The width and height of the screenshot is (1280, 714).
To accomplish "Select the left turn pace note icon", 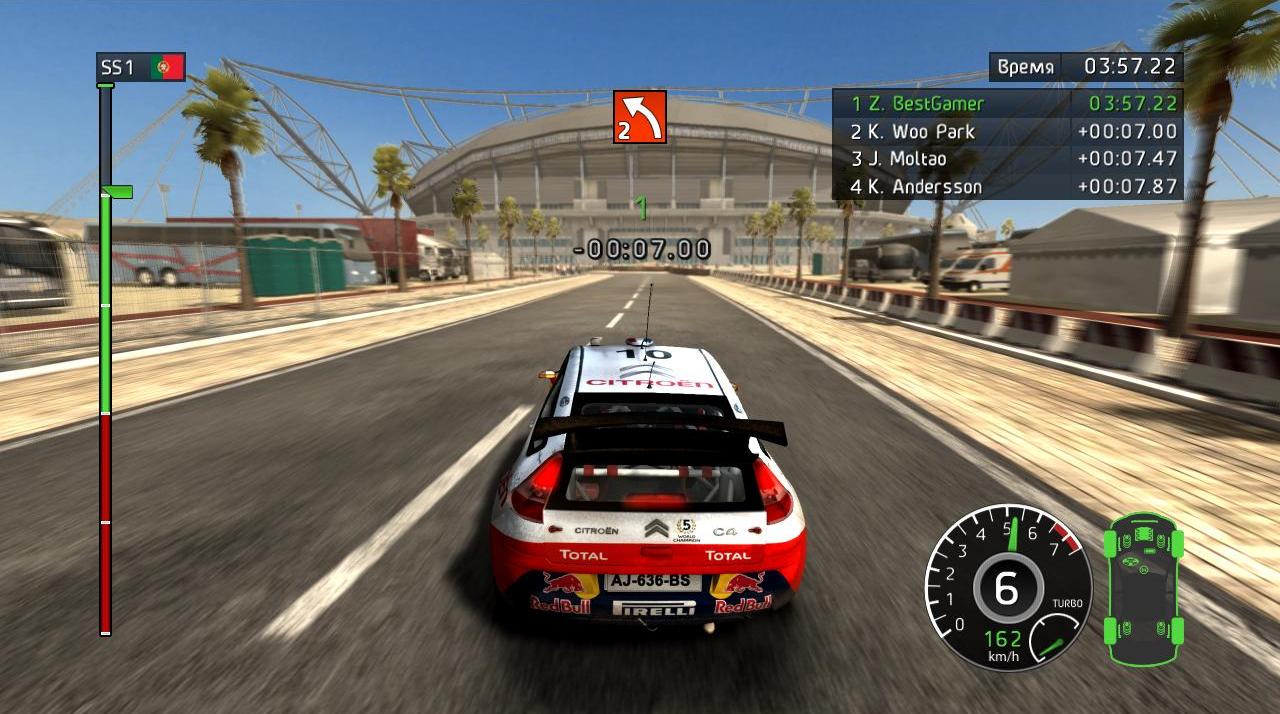I will (640, 117).
